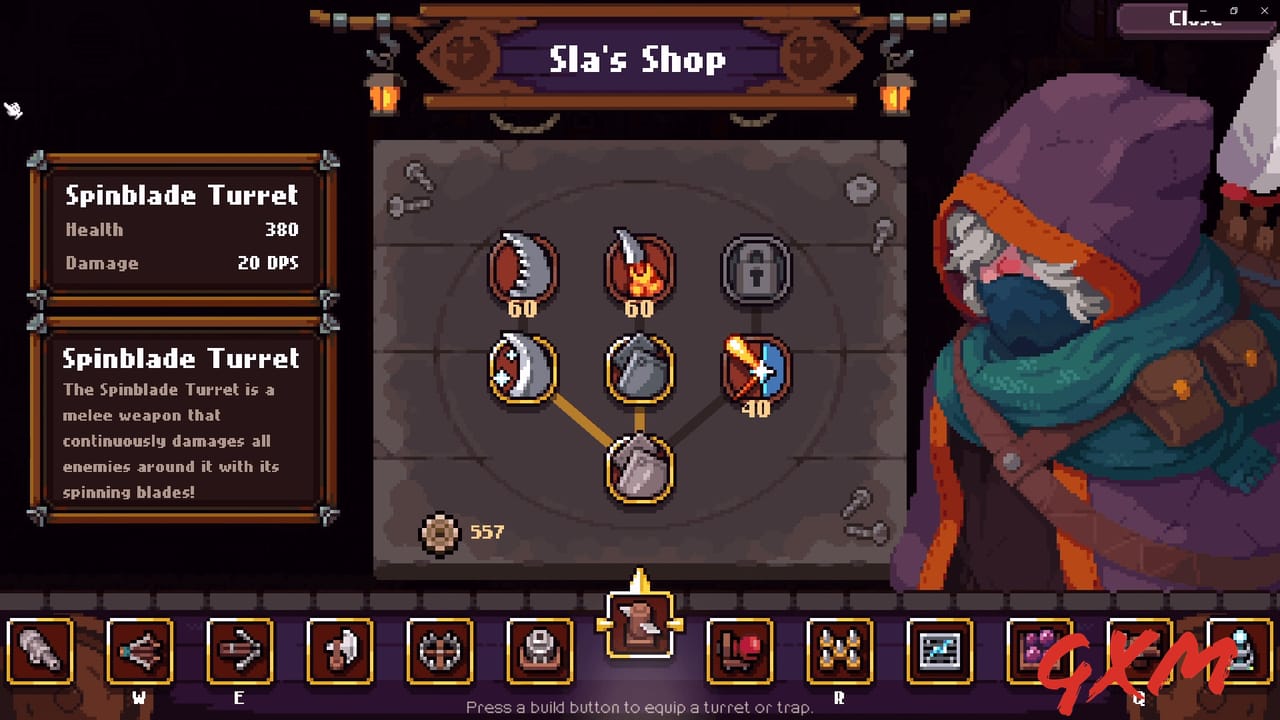Buy the projectile shield upgrade for 40

coord(757,370)
